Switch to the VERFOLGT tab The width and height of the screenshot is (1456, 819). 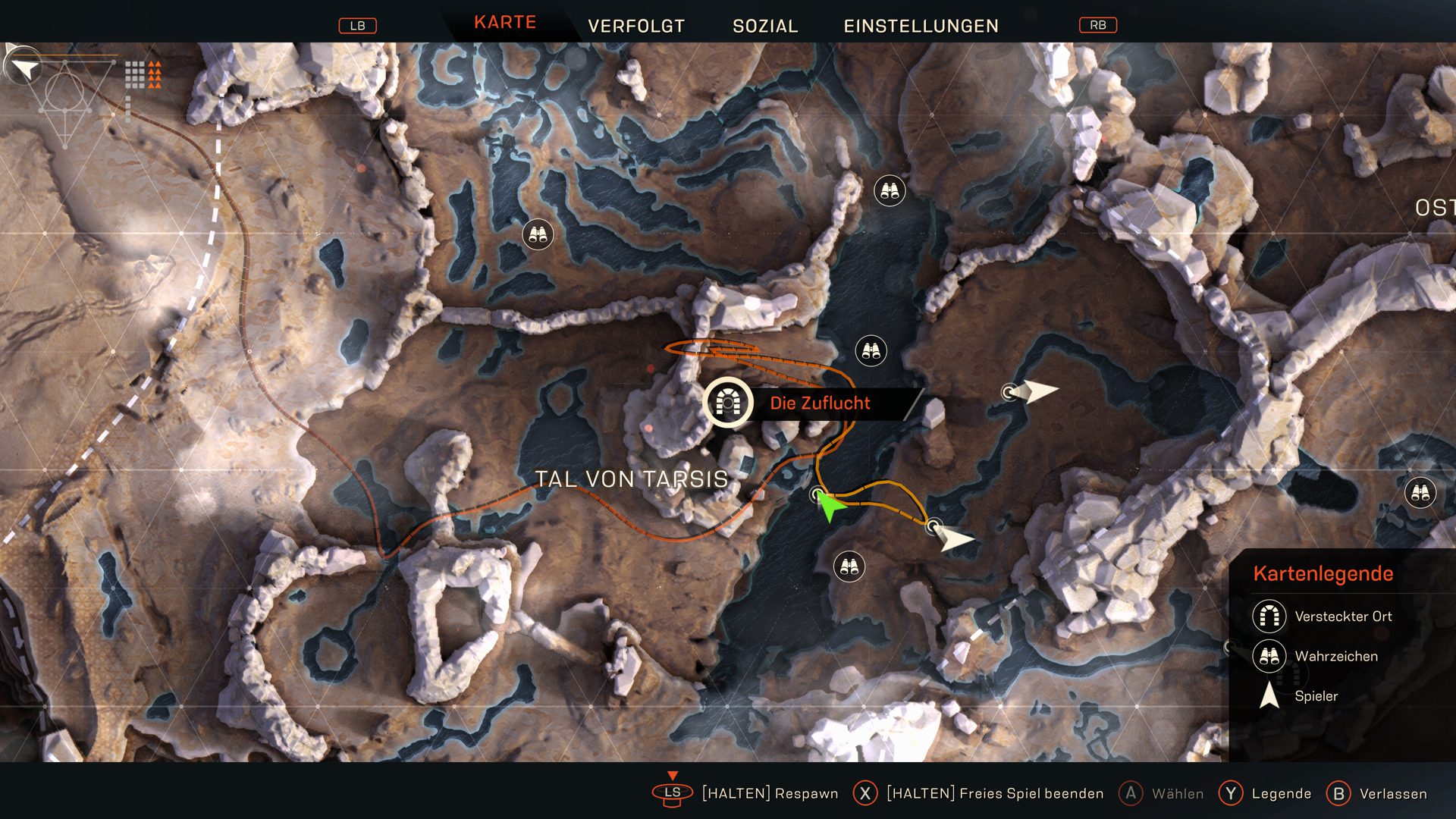tap(635, 26)
